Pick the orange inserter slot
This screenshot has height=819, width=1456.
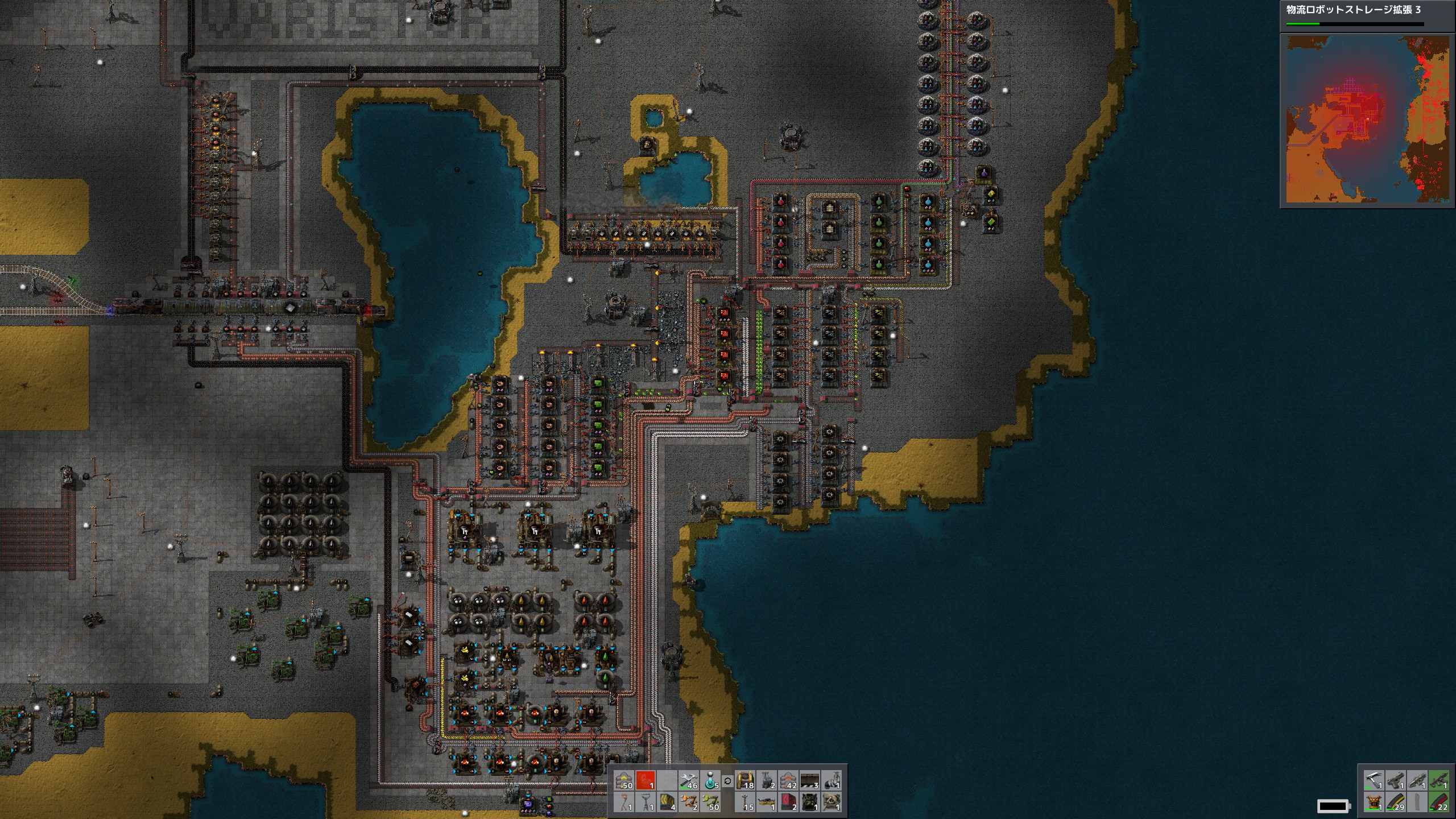tap(689, 803)
